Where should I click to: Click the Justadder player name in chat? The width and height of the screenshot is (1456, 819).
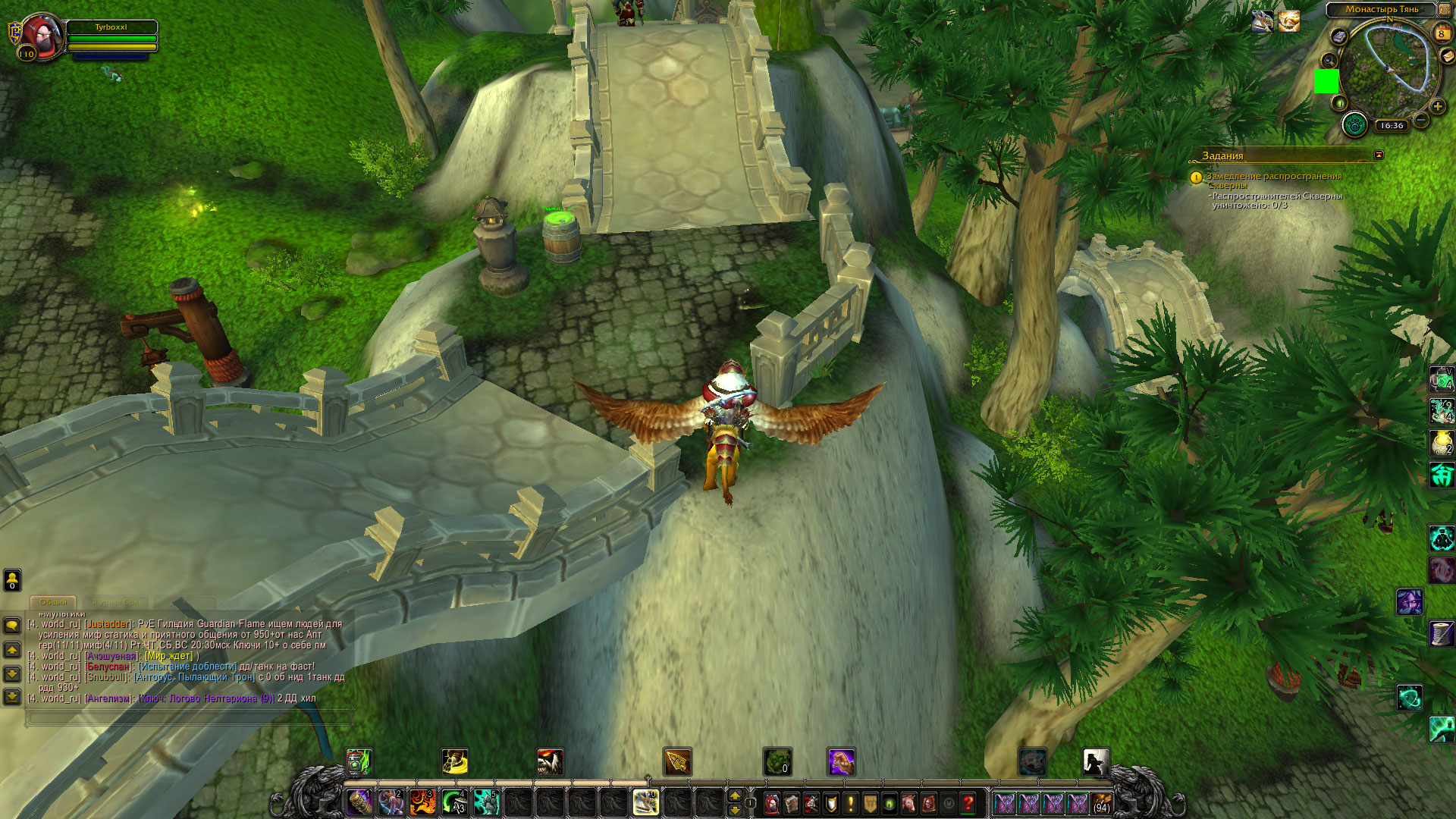[x=108, y=624]
